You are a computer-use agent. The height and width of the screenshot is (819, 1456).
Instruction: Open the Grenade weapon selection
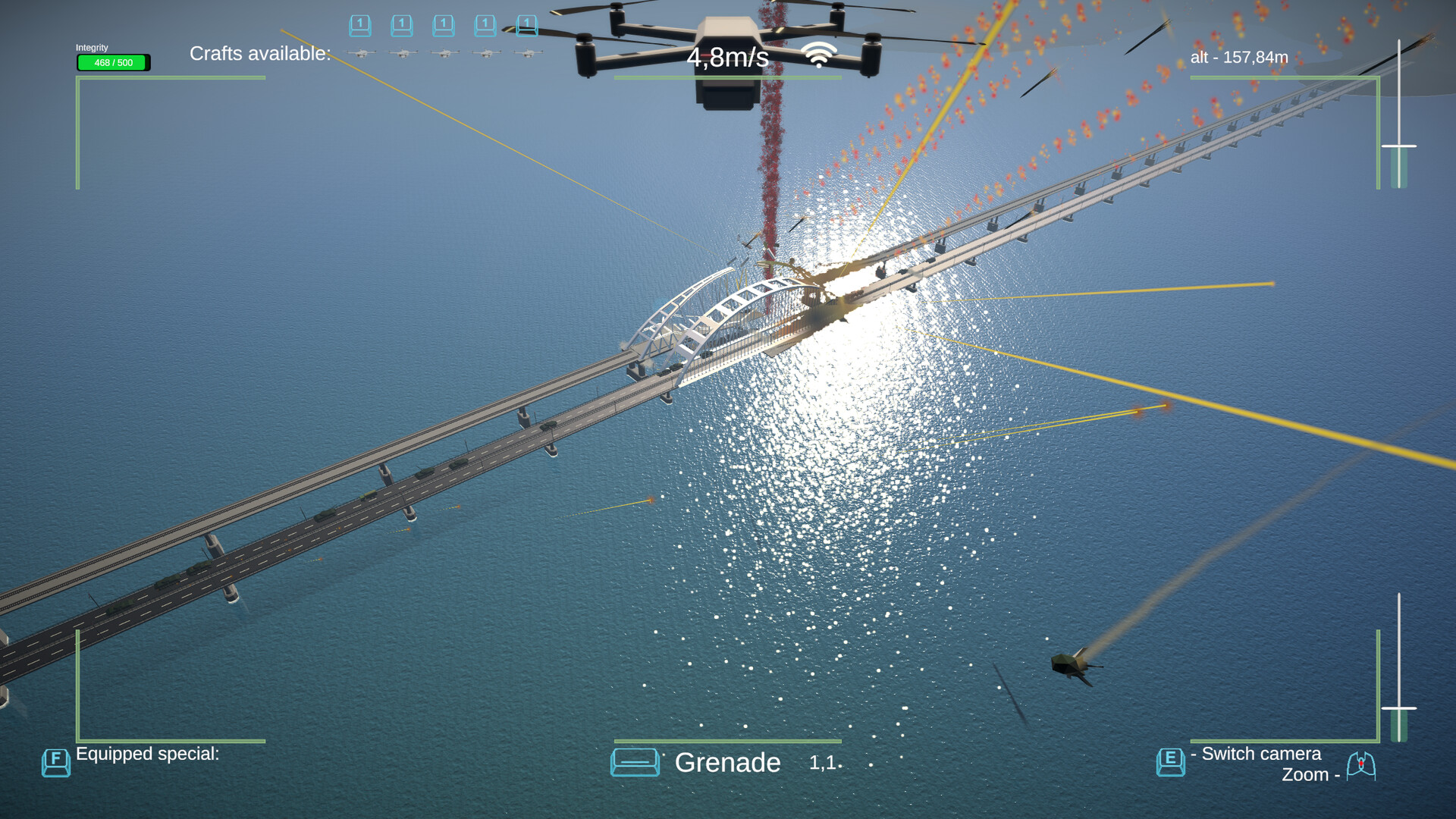[x=727, y=763]
